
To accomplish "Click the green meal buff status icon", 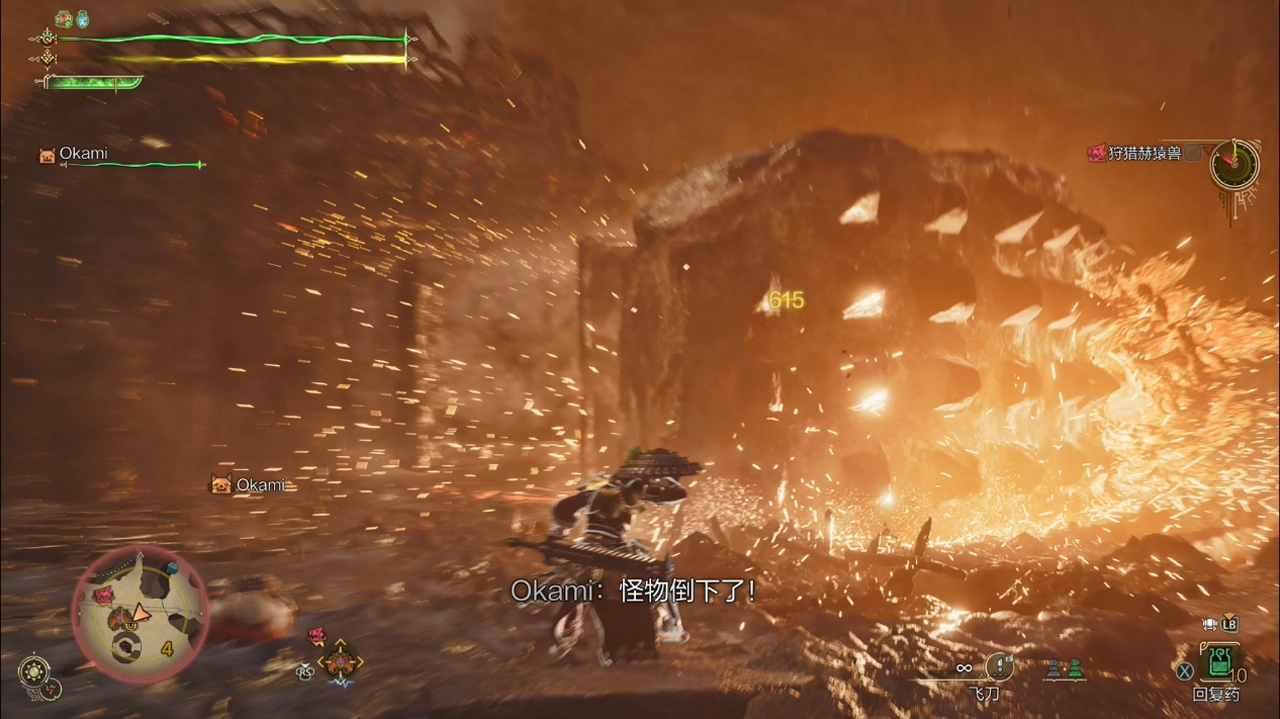I will (64, 18).
